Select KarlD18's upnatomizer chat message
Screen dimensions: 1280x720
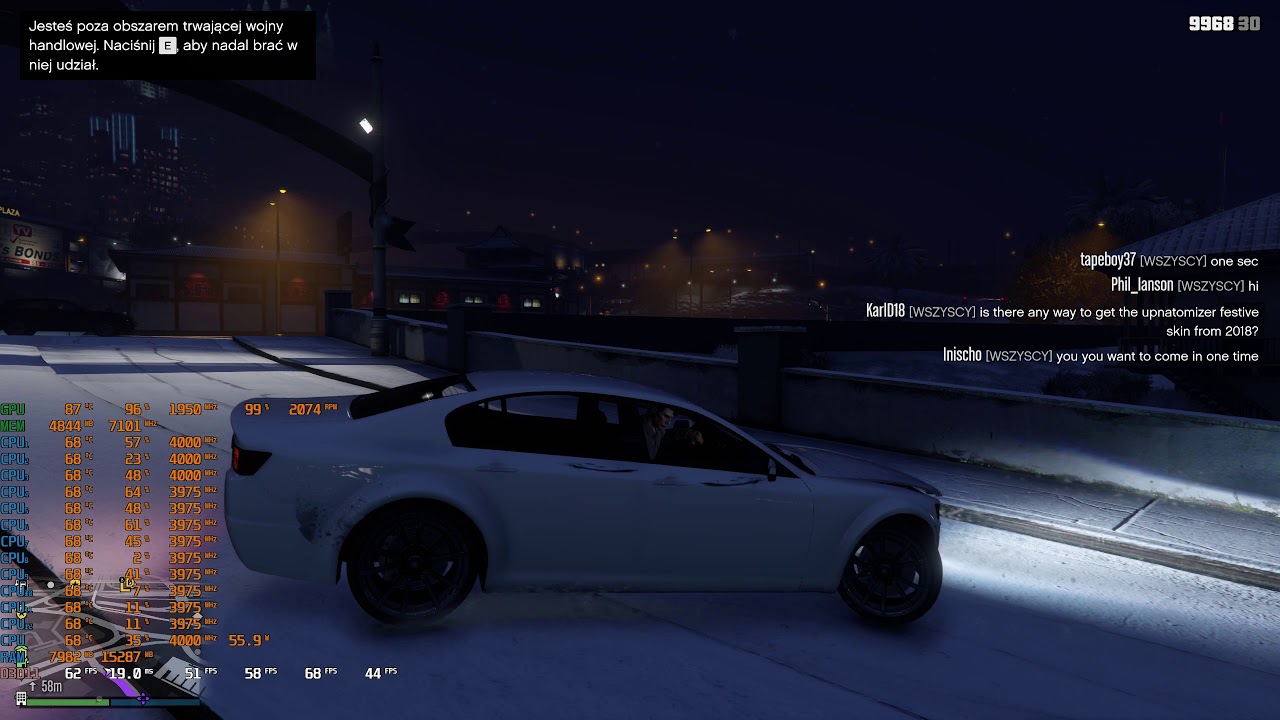click(x=1062, y=321)
